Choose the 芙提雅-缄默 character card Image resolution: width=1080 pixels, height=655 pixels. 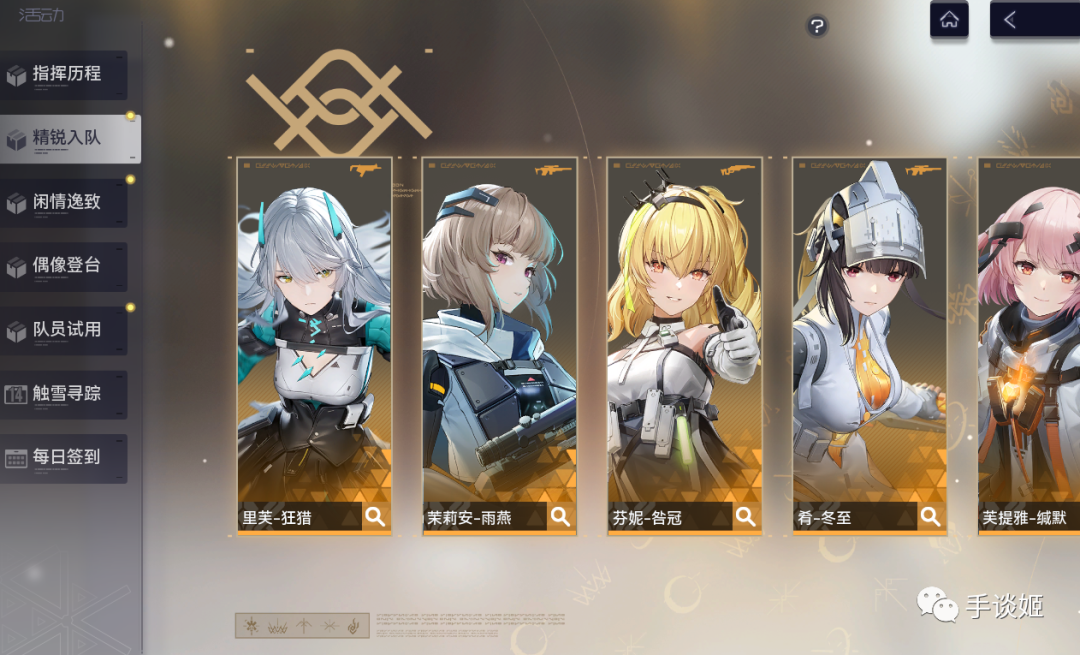point(1030,330)
